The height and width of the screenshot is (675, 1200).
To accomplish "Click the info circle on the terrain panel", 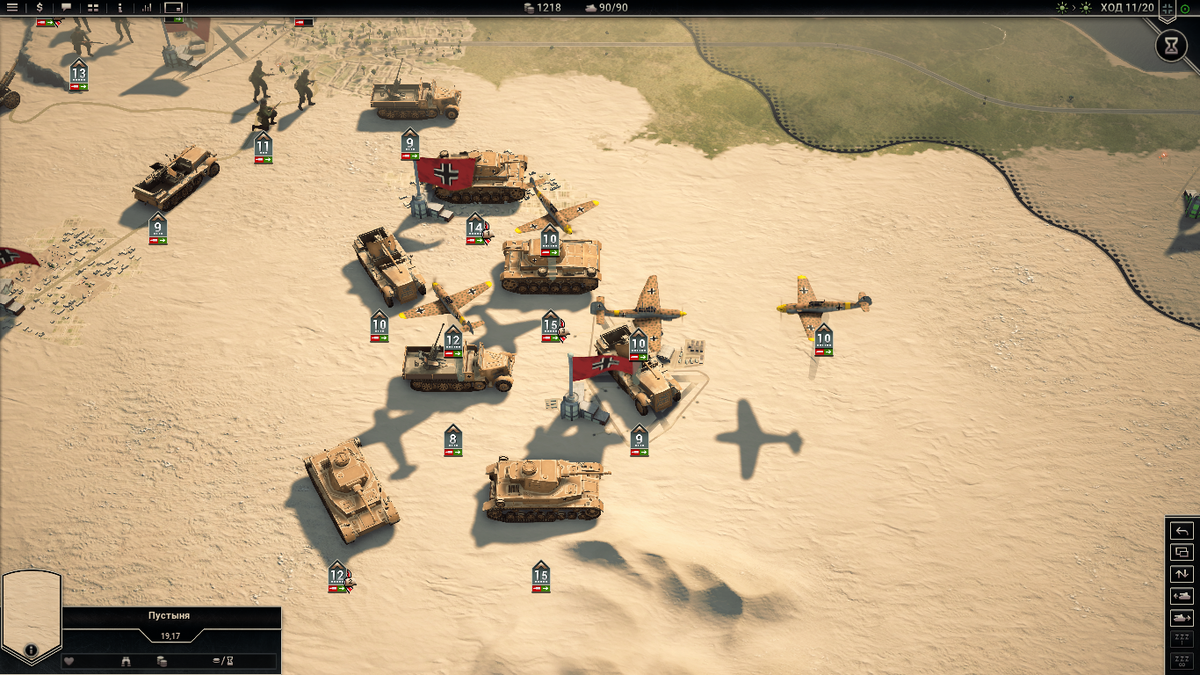I will [31, 650].
